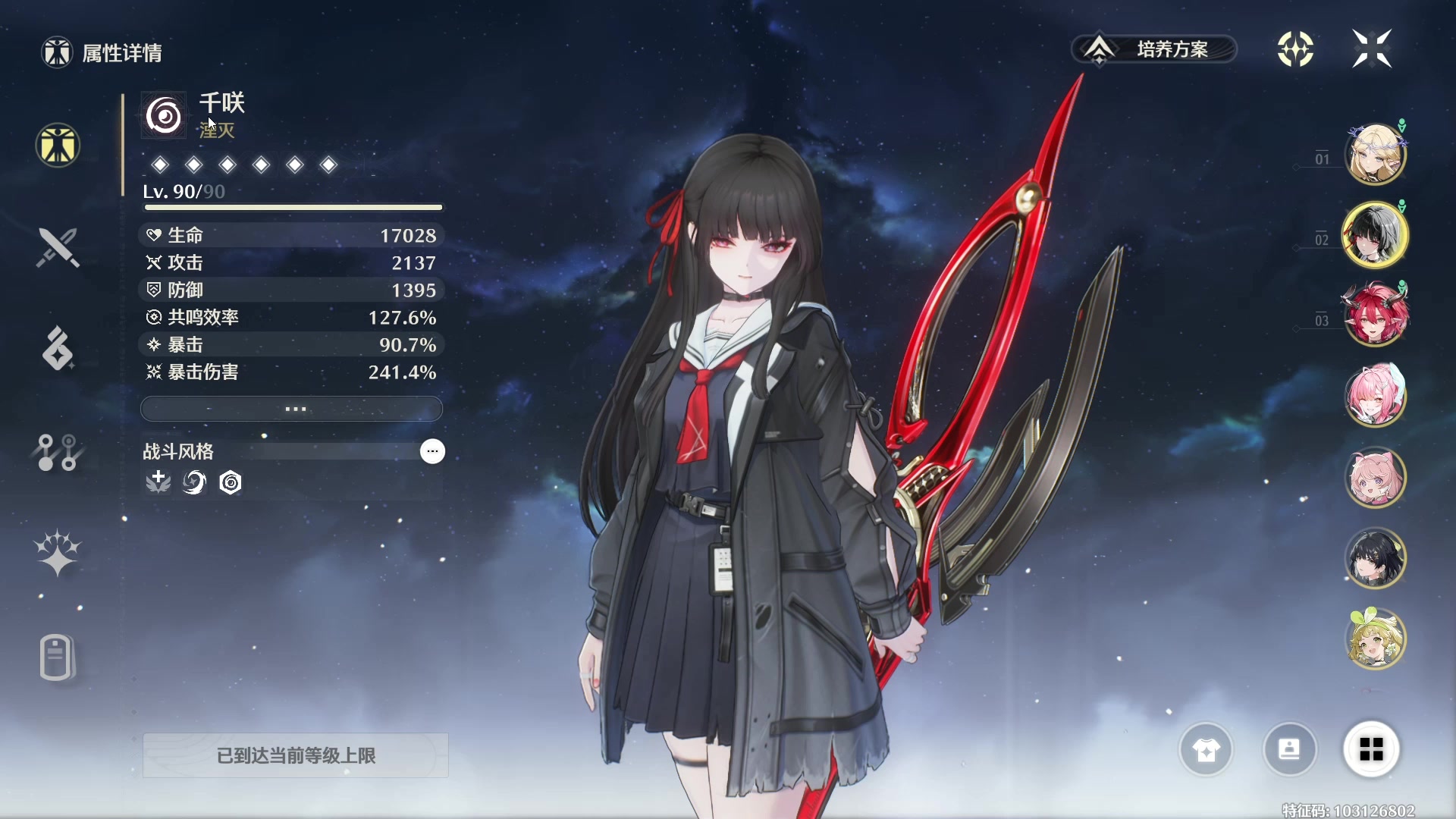Image resolution: width=1456 pixels, height=819 pixels.
Task: Open the 培养方案 training plan button
Action: click(x=1154, y=49)
